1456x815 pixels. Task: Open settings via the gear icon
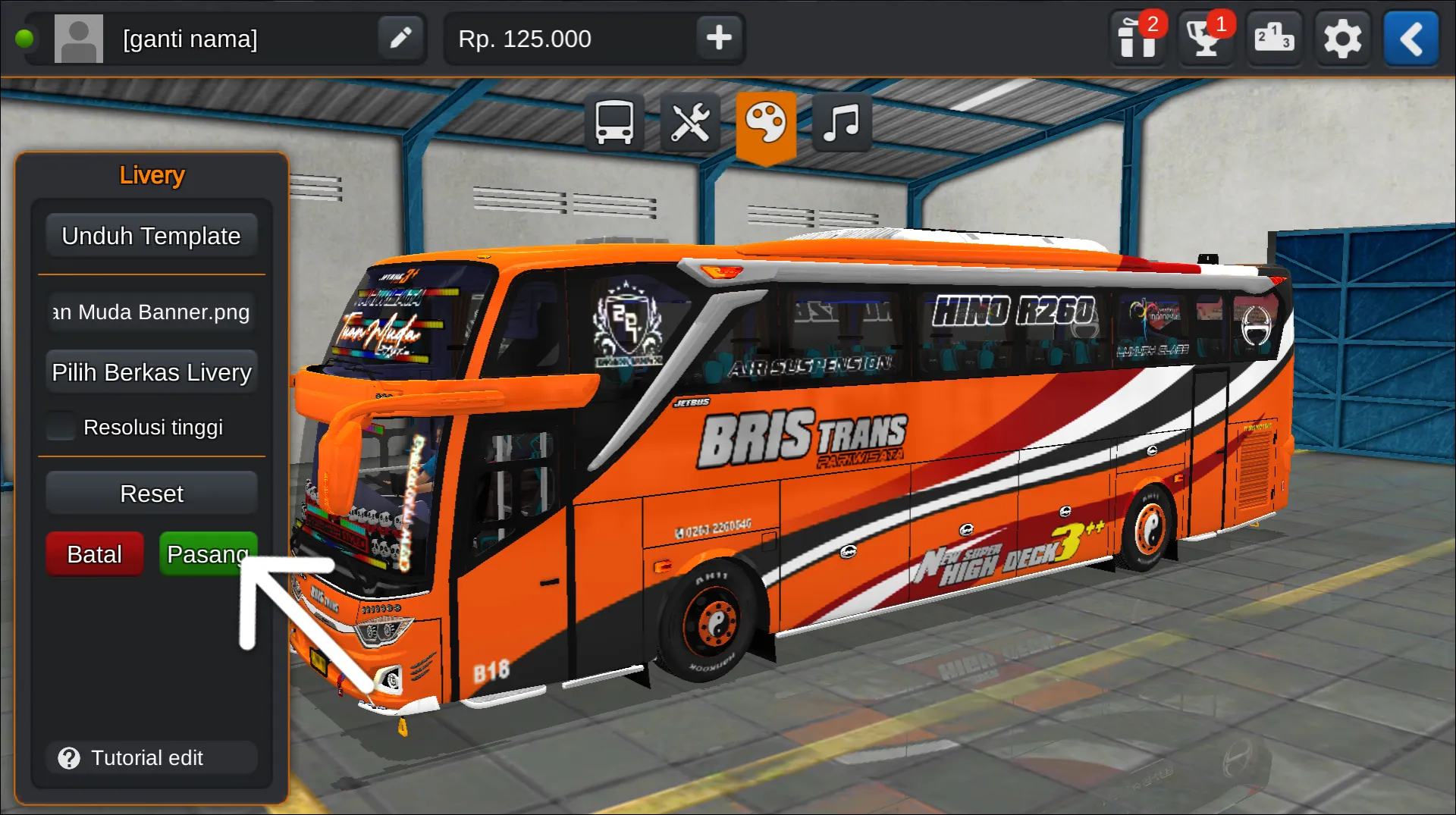[x=1342, y=38]
